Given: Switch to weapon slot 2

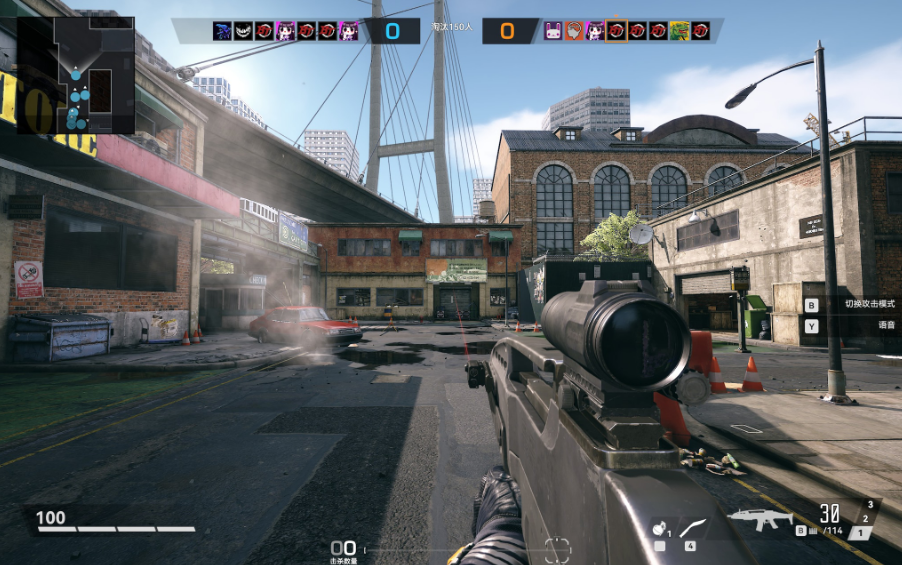Looking at the screenshot, I should [x=866, y=518].
